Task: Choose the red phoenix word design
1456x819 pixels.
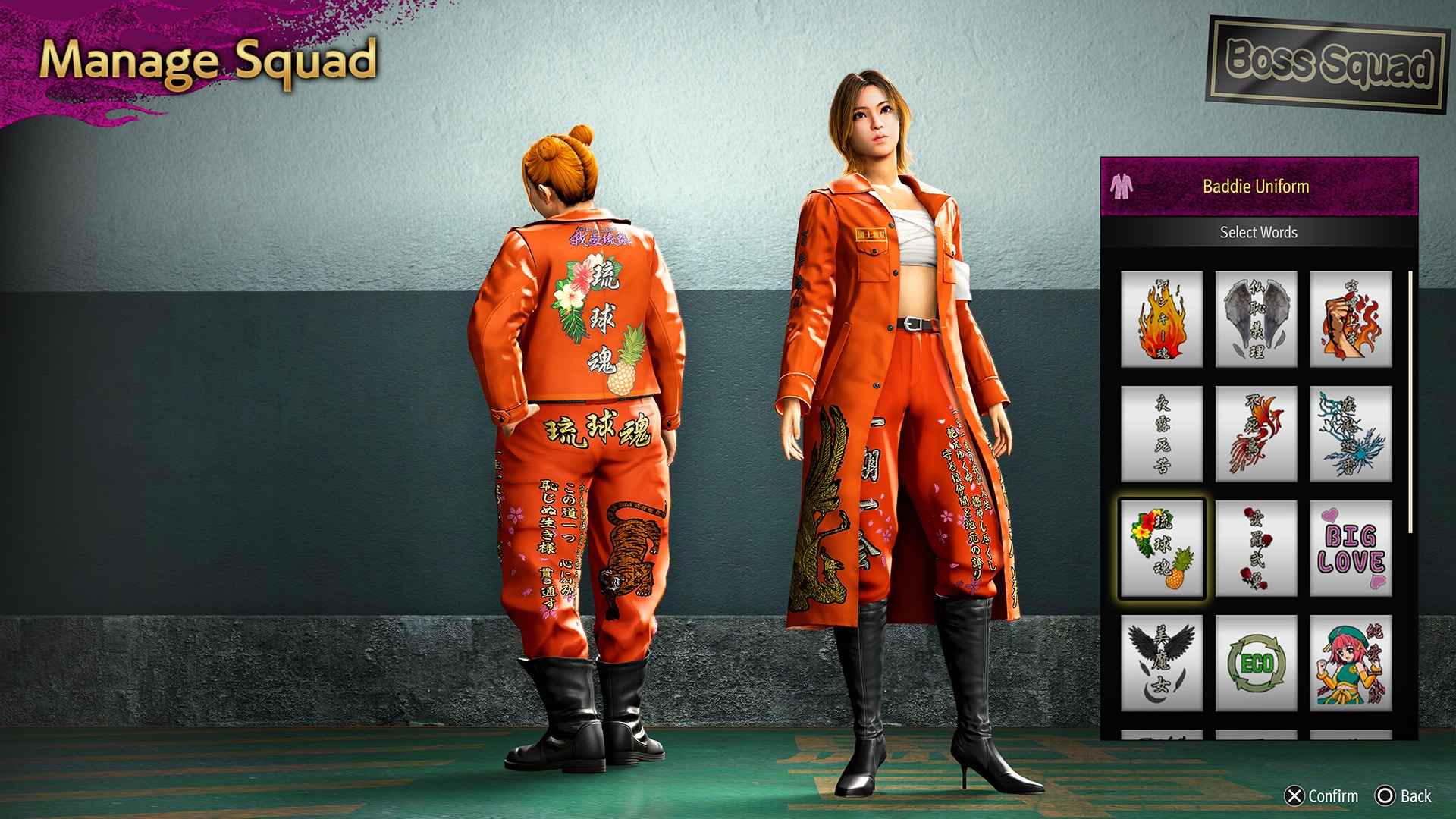Action: point(1256,434)
